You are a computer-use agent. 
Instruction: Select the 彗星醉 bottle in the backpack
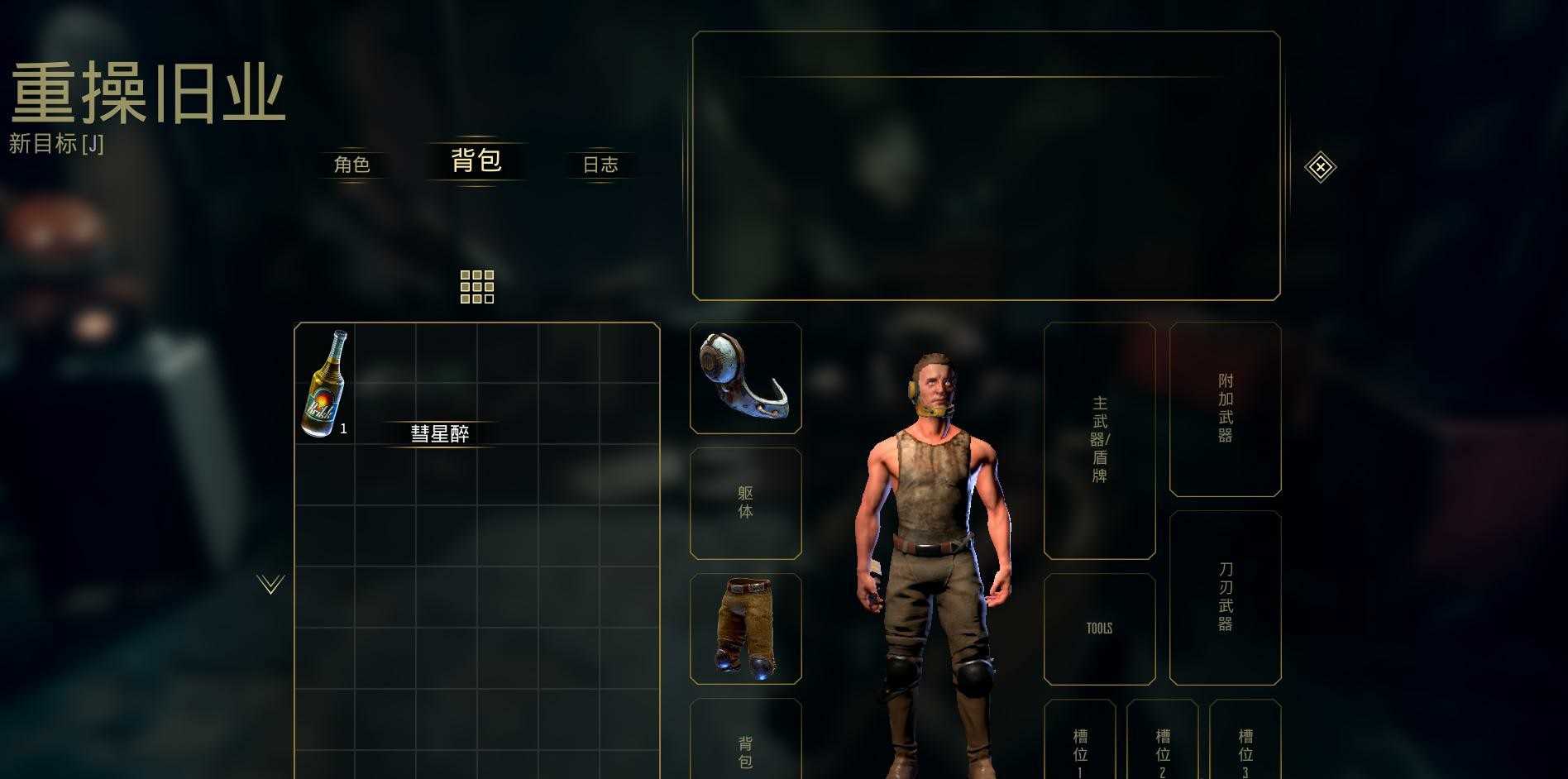[325, 383]
